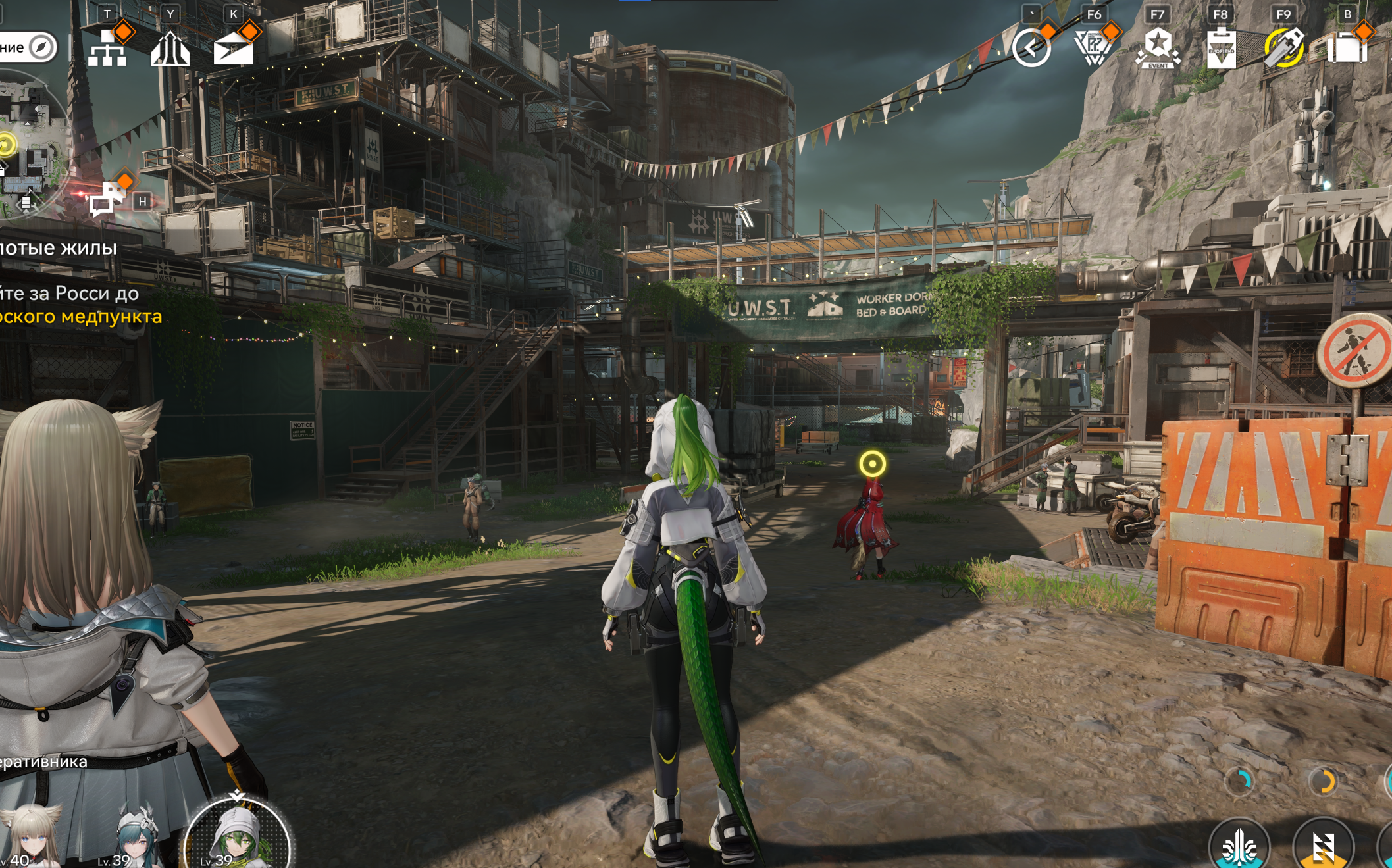Open the yellow-ringed cable plug icon

[1283, 48]
